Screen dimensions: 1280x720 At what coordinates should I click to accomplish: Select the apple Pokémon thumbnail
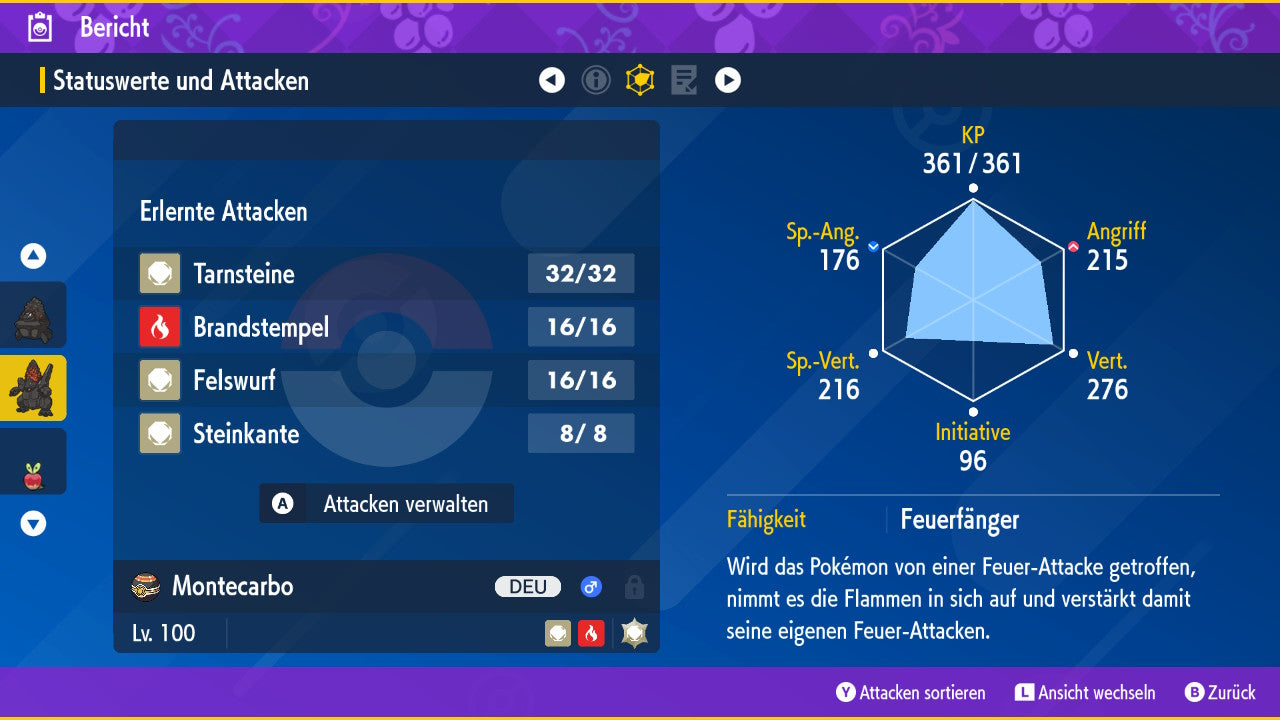tap(33, 462)
